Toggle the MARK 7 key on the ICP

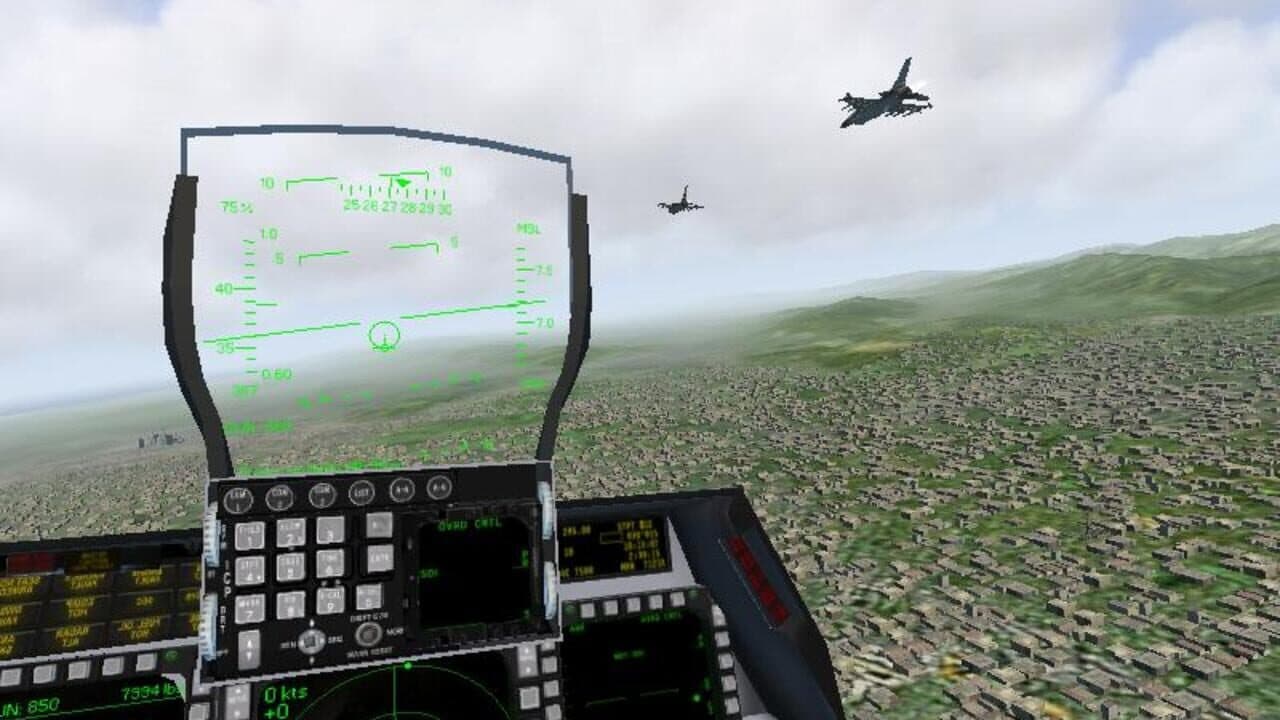(x=250, y=607)
